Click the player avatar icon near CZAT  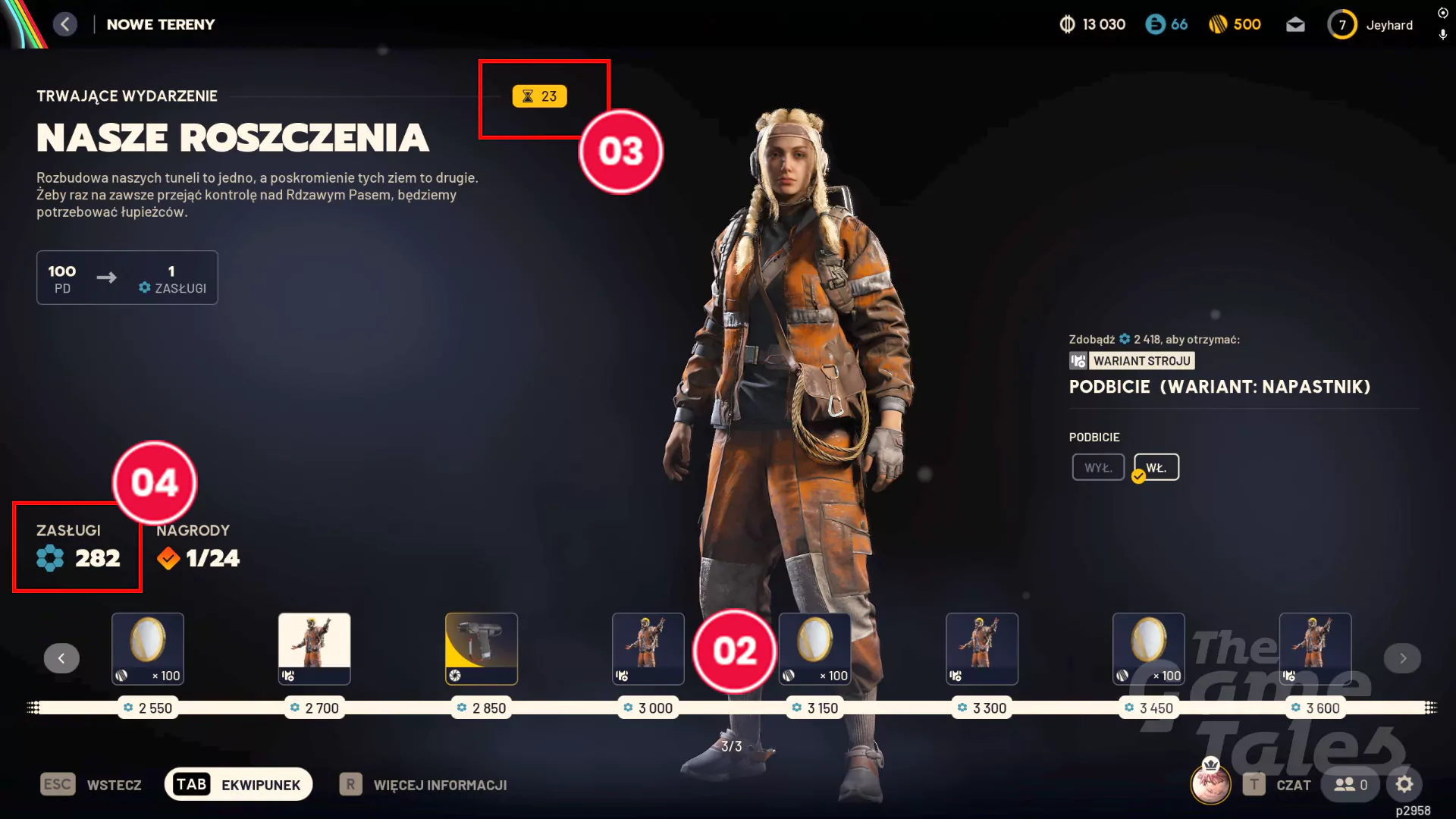[x=1211, y=784]
